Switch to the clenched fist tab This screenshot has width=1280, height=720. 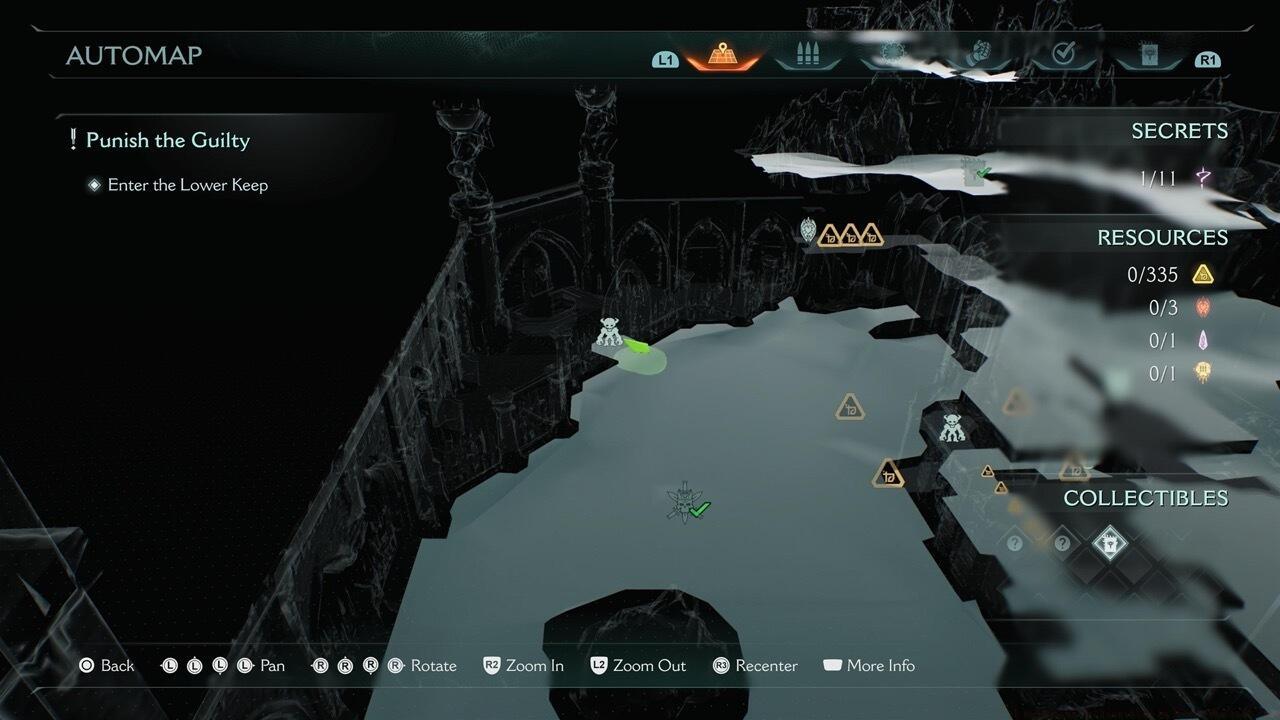(x=977, y=56)
